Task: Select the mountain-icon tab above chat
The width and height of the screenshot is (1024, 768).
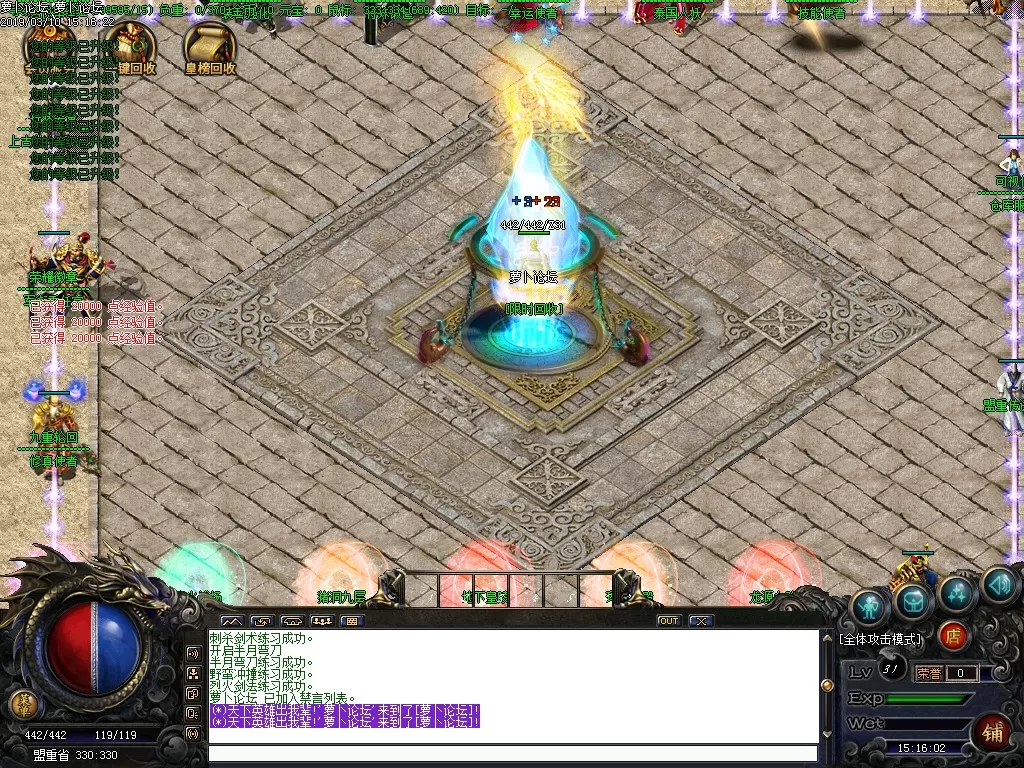Action: coord(232,621)
